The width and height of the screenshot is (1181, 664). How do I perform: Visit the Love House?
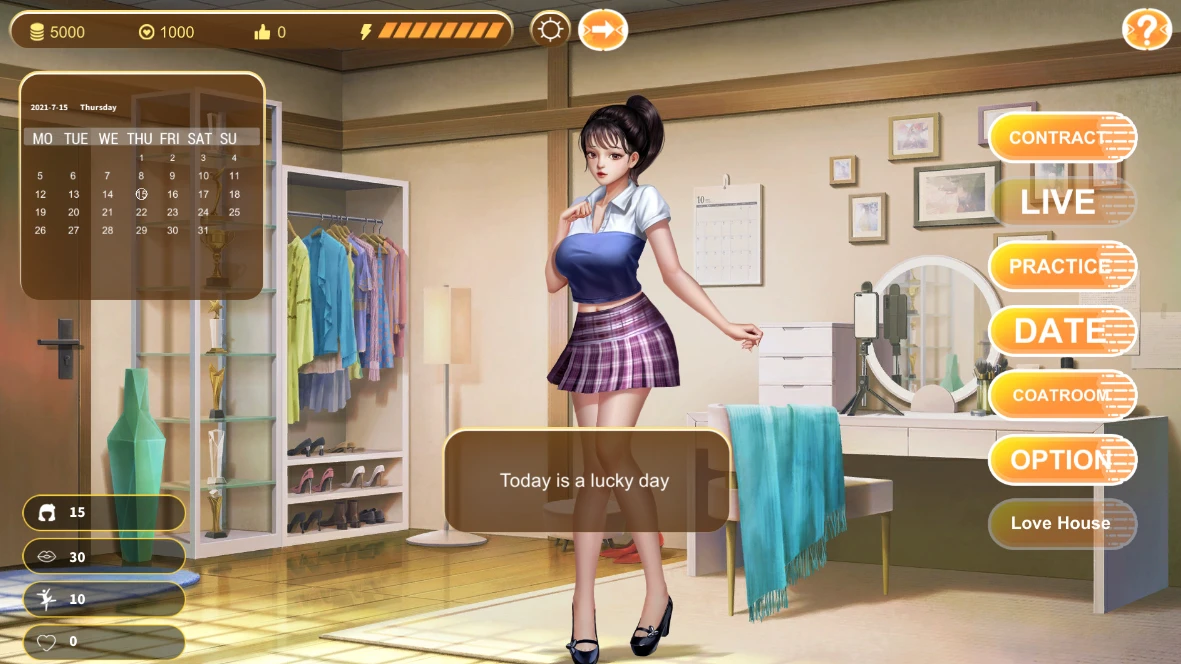[x=1062, y=523]
